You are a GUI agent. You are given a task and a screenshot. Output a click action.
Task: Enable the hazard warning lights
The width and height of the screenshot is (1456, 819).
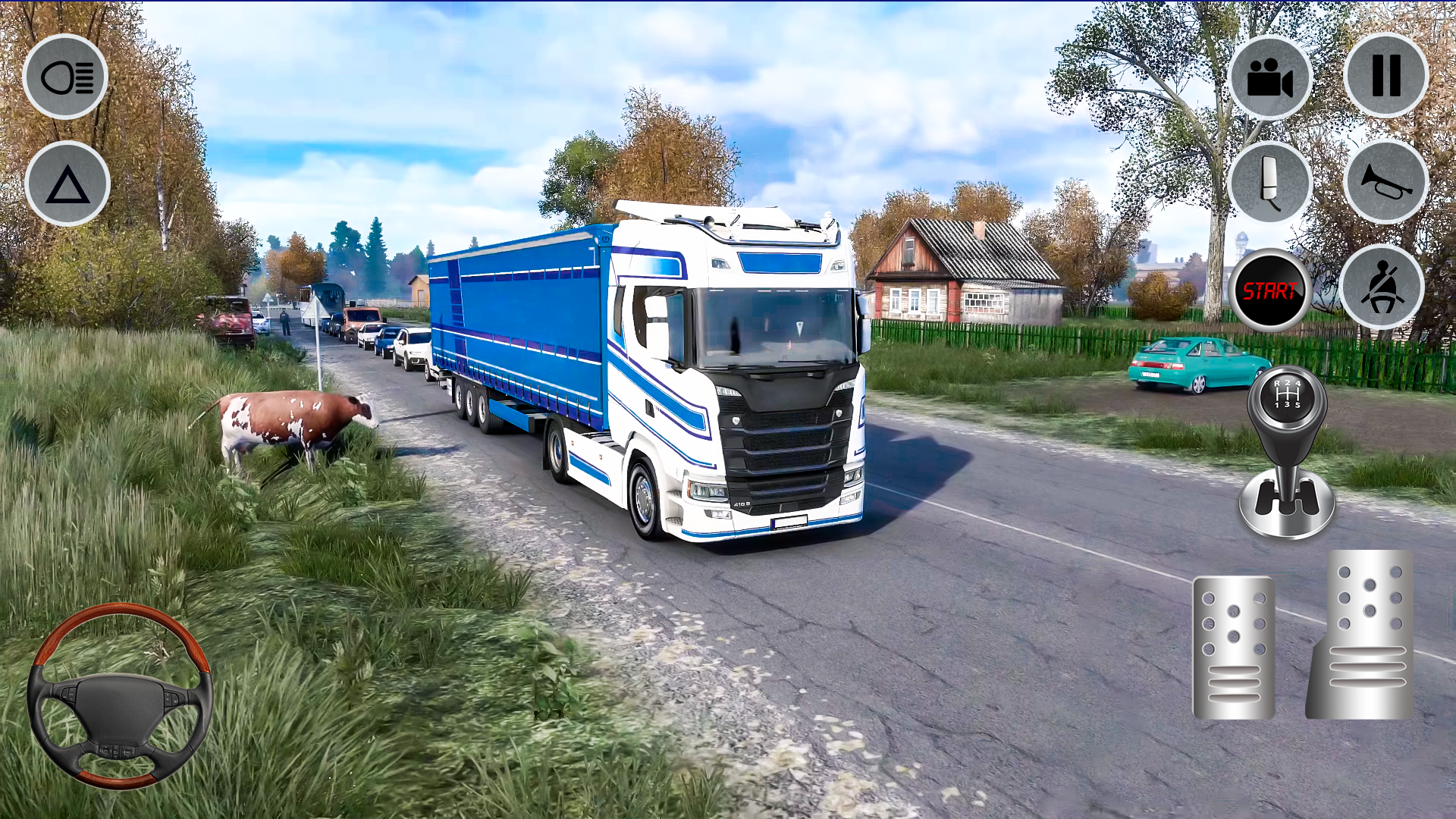(x=66, y=184)
